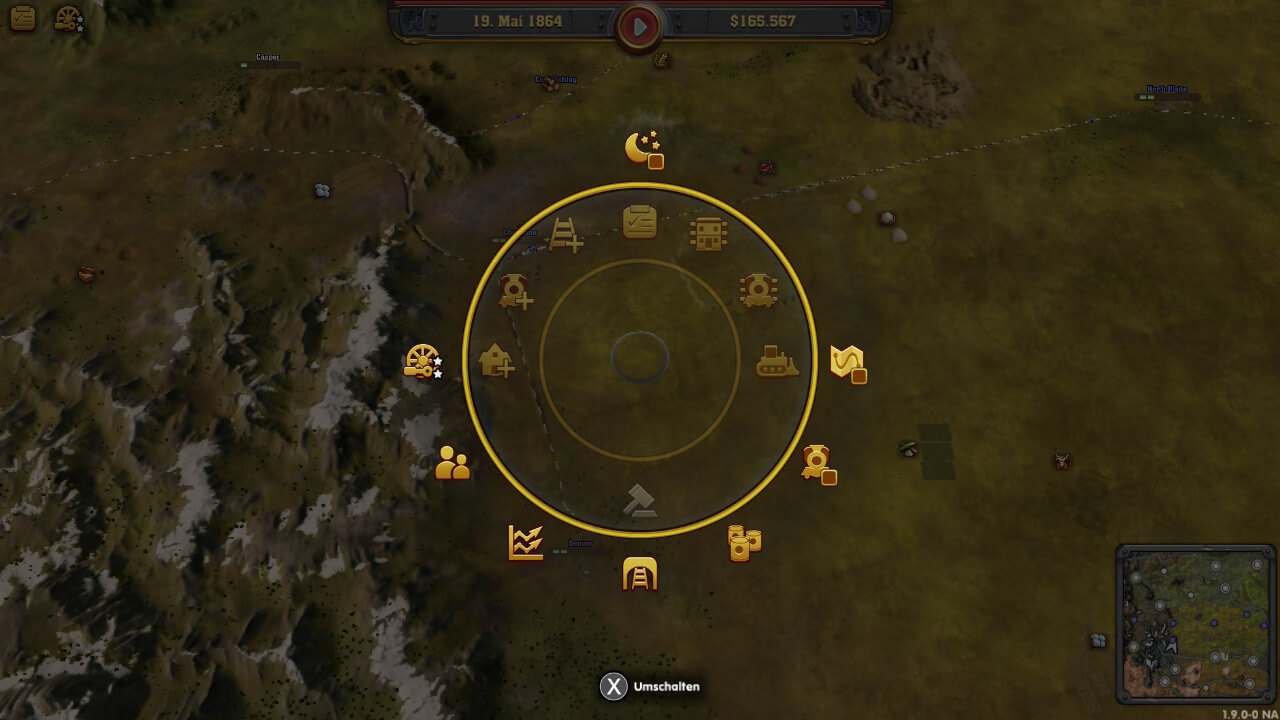Open the two-person personnel icon

(x=453, y=463)
